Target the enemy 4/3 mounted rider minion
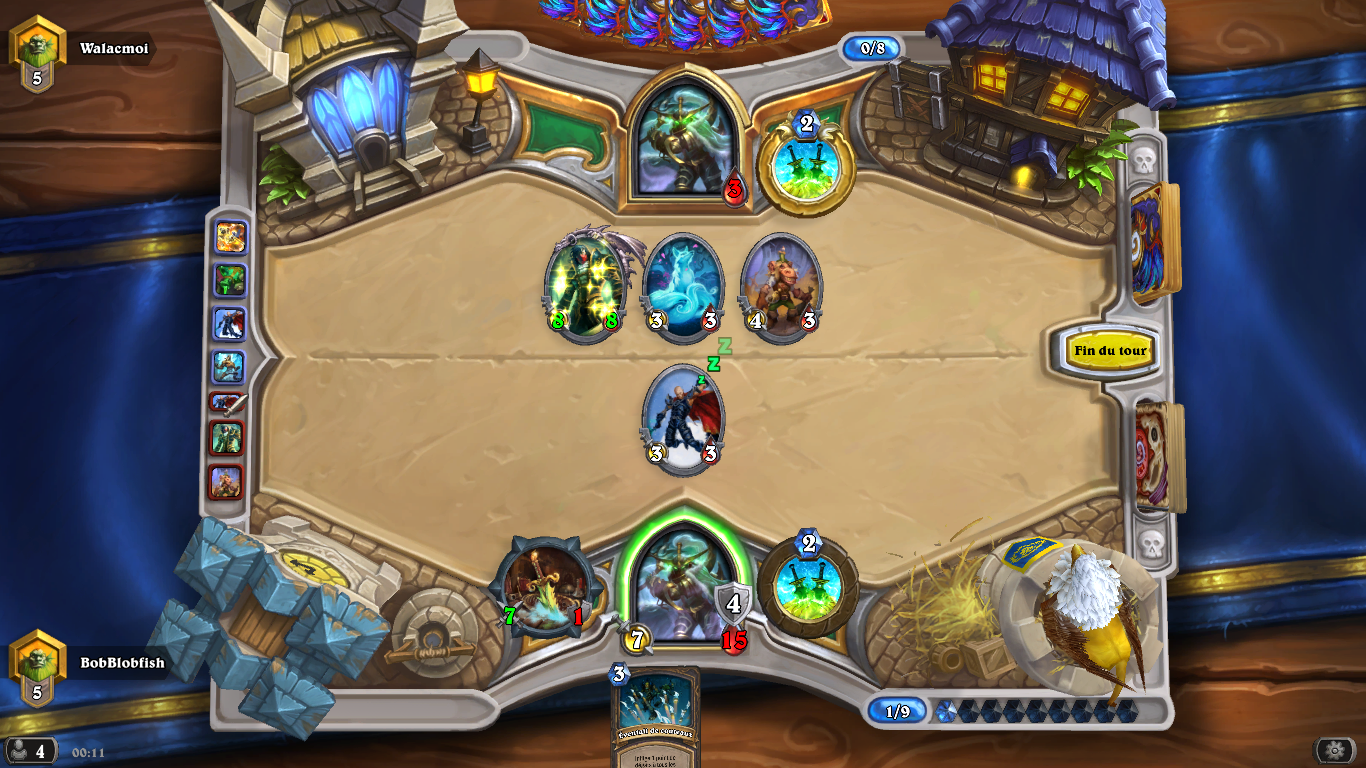This screenshot has height=768, width=1366. (781, 286)
